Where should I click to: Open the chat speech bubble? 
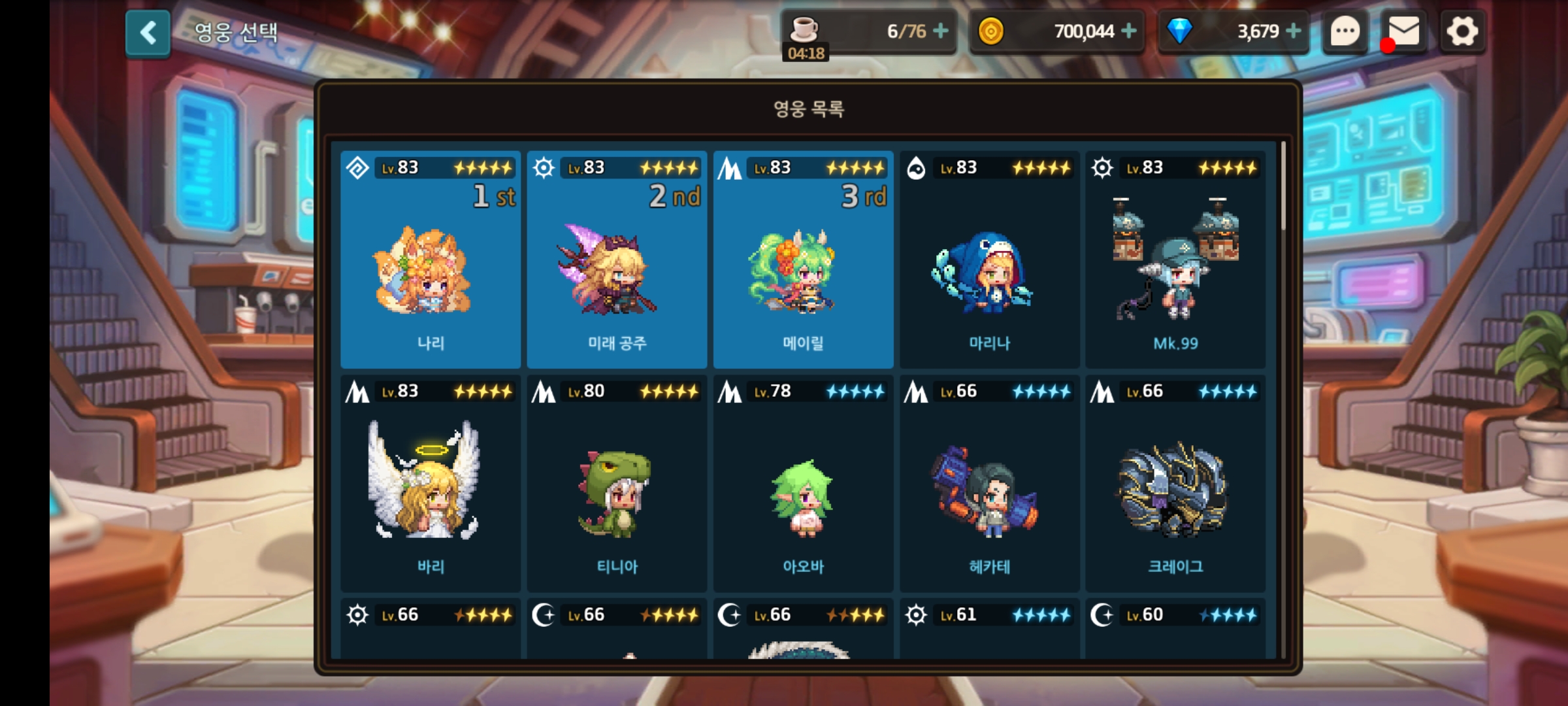click(x=1345, y=31)
